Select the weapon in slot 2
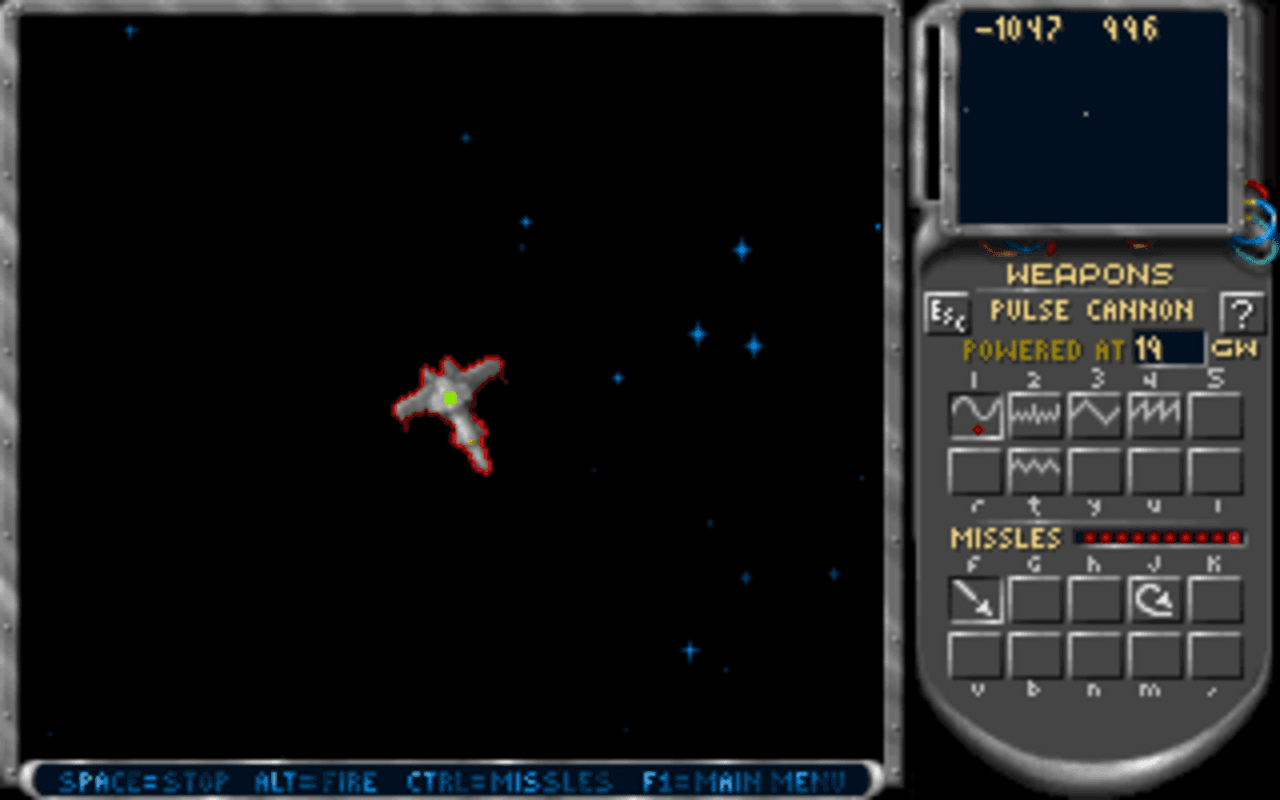The height and width of the screenshot is (800, 1280). (x=1034, y=415)
